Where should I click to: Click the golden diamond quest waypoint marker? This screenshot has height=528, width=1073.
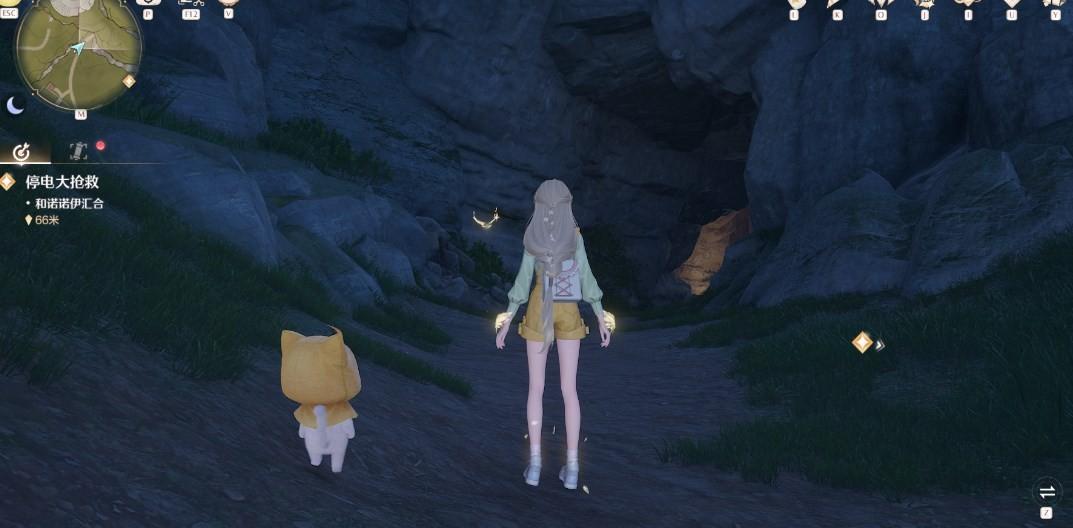point(862,343)
